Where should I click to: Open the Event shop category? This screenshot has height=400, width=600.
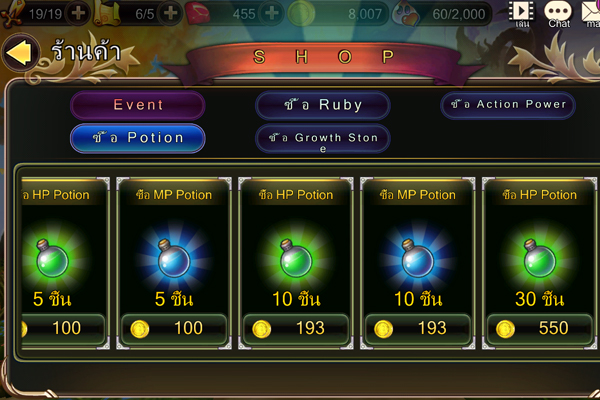138,105
